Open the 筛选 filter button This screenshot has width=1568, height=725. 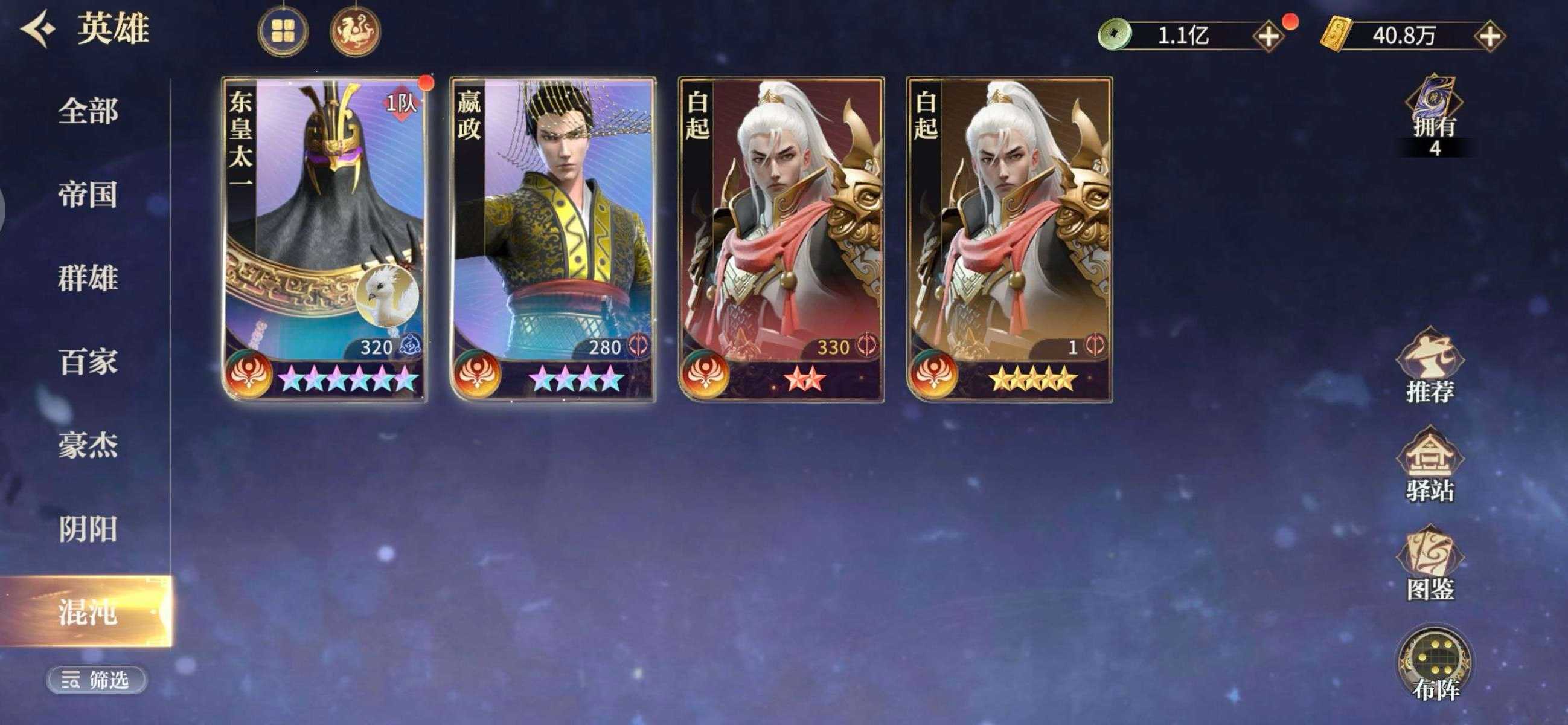coord(96,679)
